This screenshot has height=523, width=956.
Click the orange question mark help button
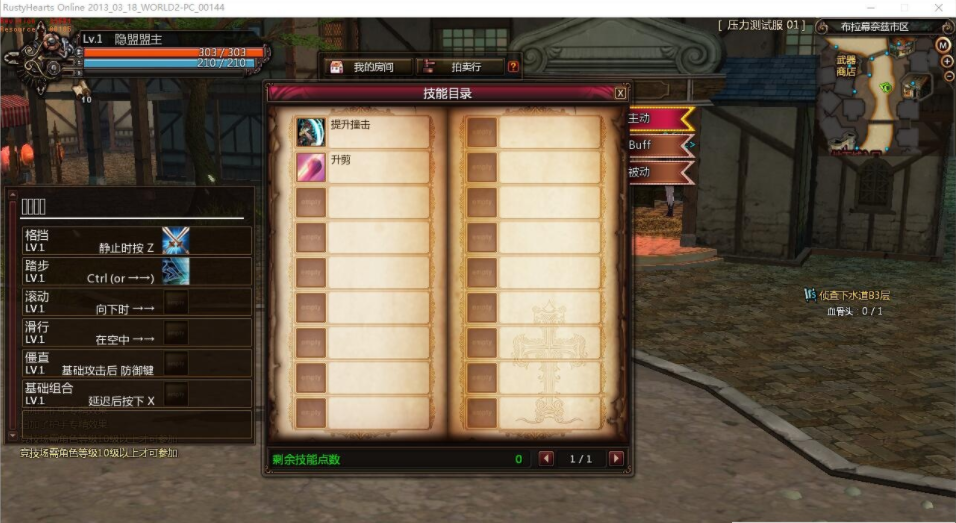pyautogui.click(x=513, y=67)
